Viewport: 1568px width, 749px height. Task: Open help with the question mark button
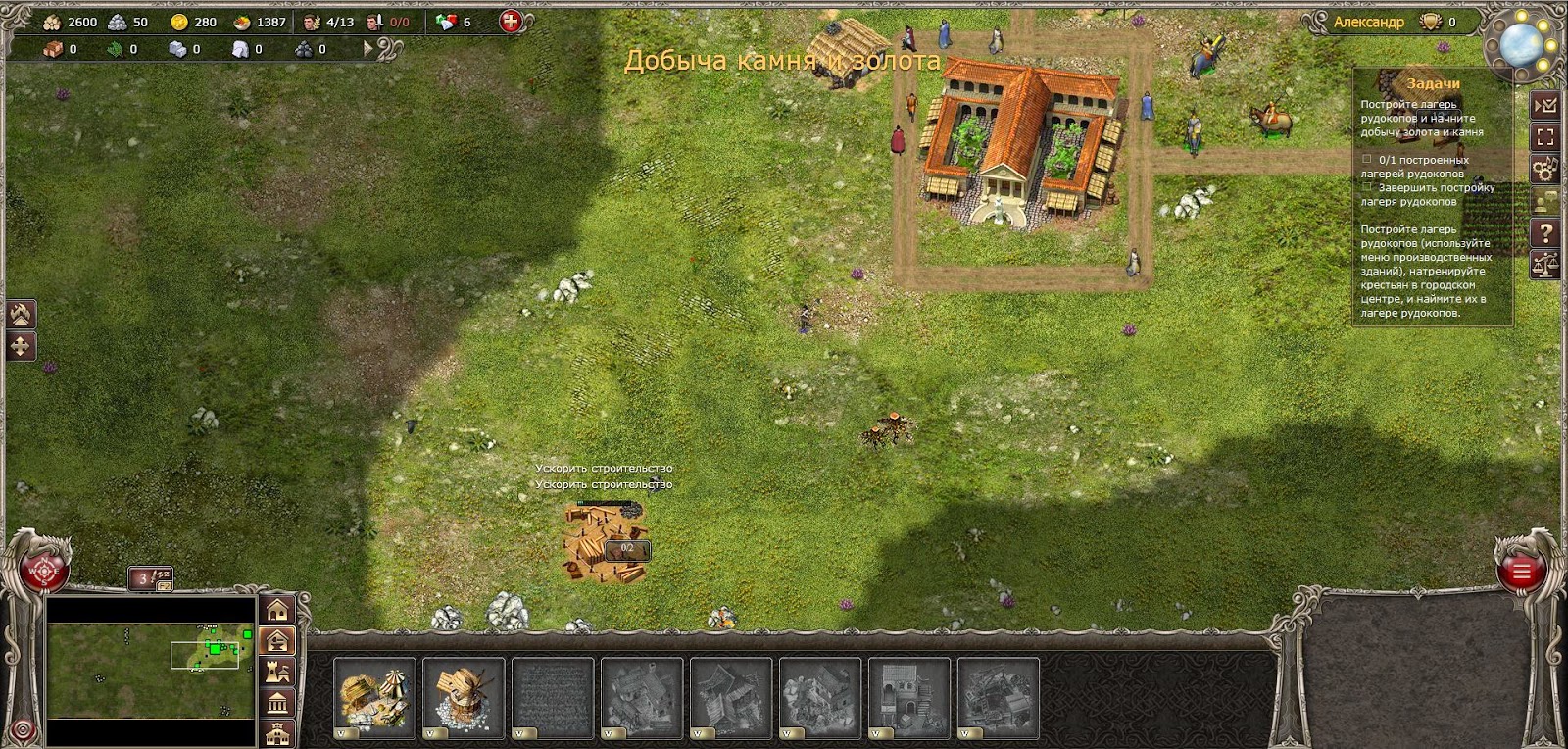1545,232
